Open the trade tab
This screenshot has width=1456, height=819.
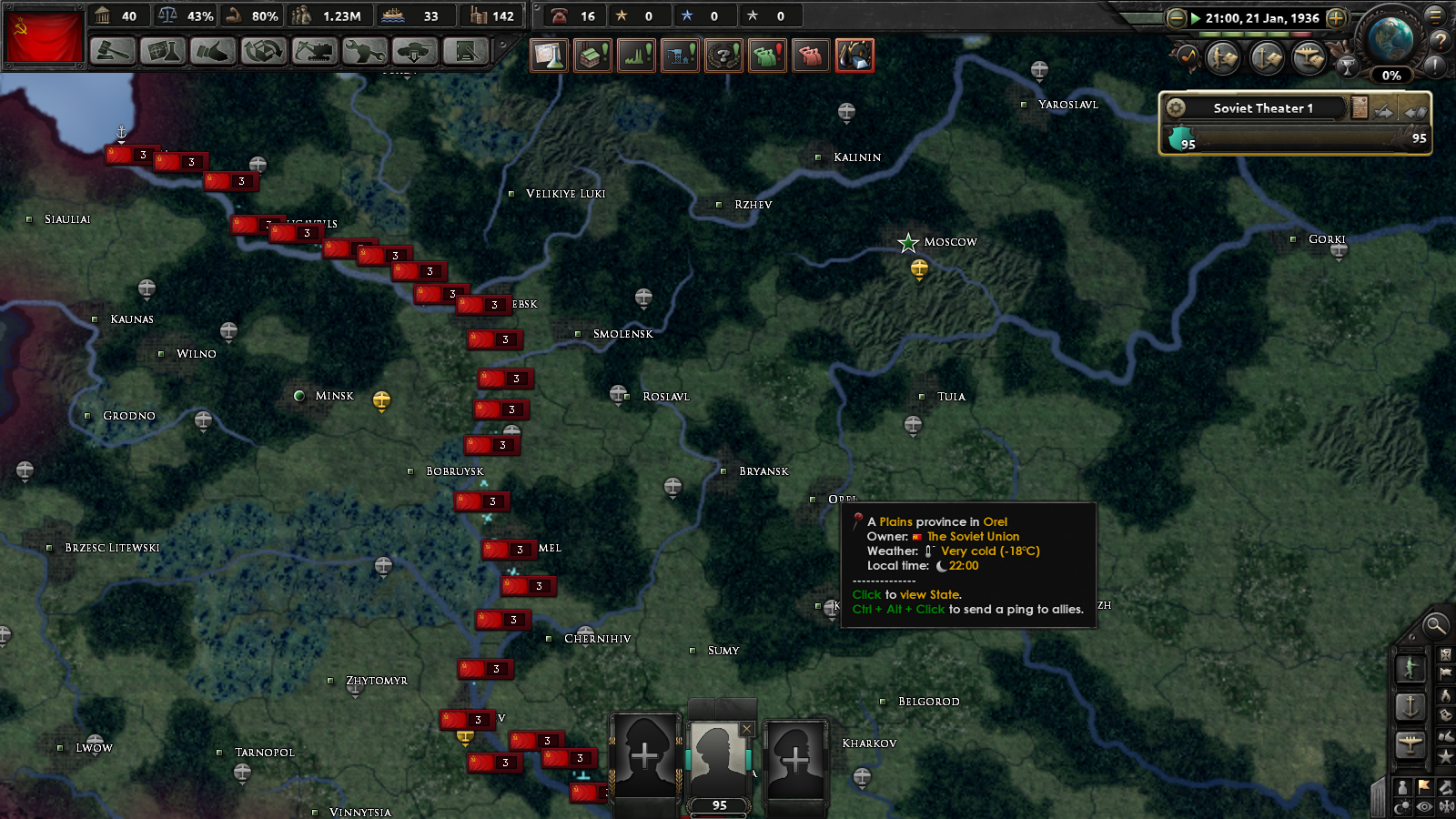point(263,52)
